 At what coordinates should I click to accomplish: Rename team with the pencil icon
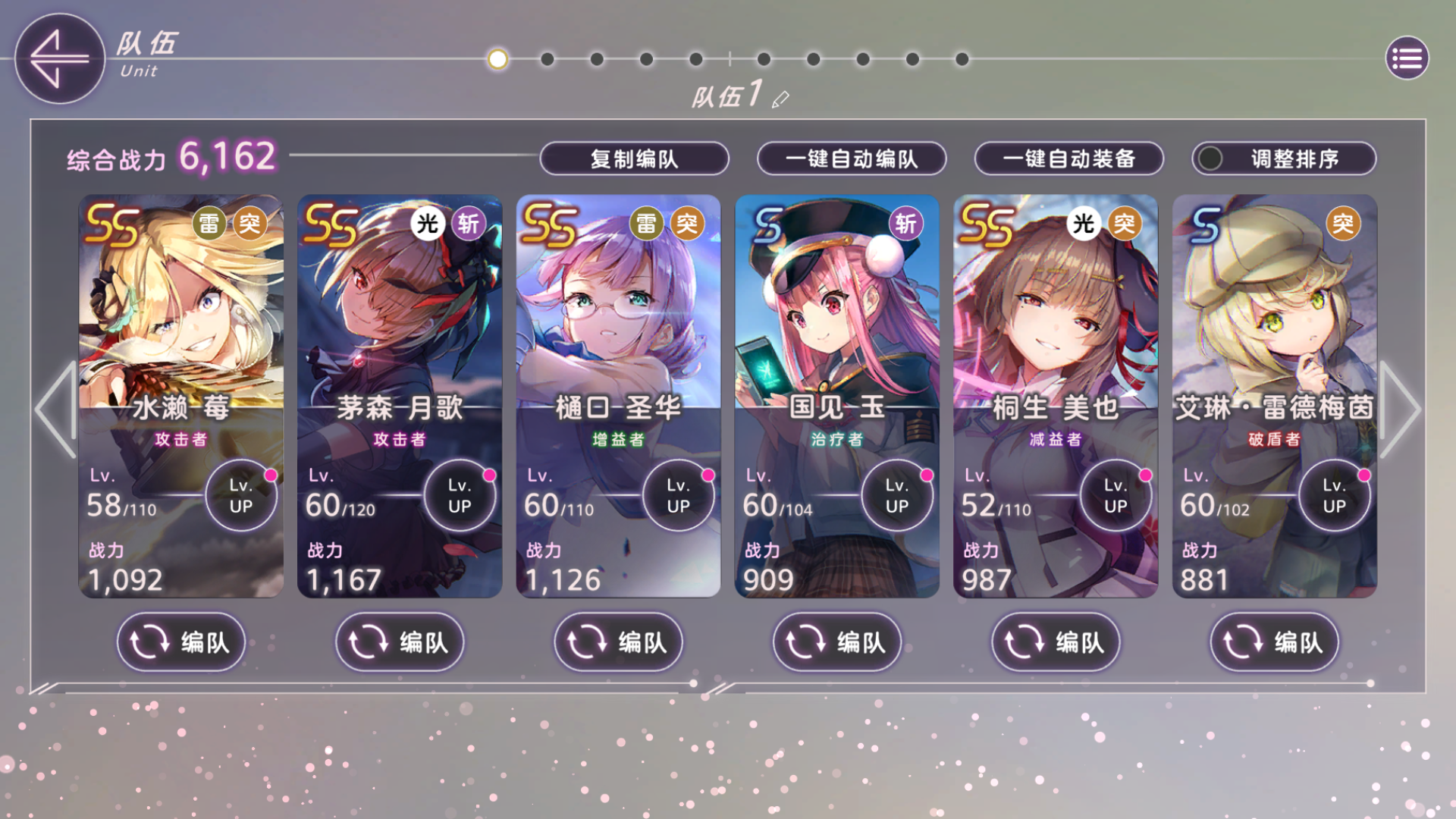pyautogui.click(x=780, y=99)
